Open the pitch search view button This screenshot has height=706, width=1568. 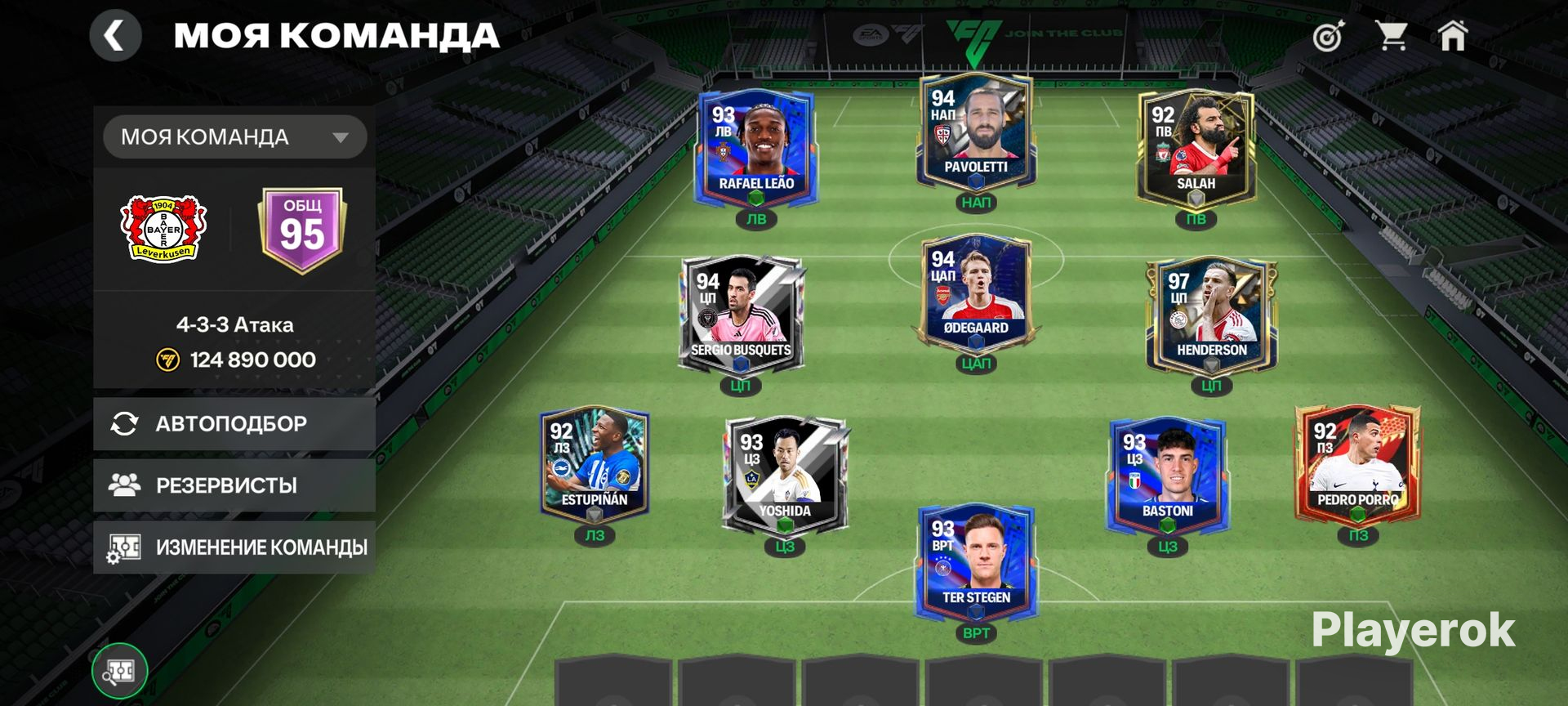120,672
